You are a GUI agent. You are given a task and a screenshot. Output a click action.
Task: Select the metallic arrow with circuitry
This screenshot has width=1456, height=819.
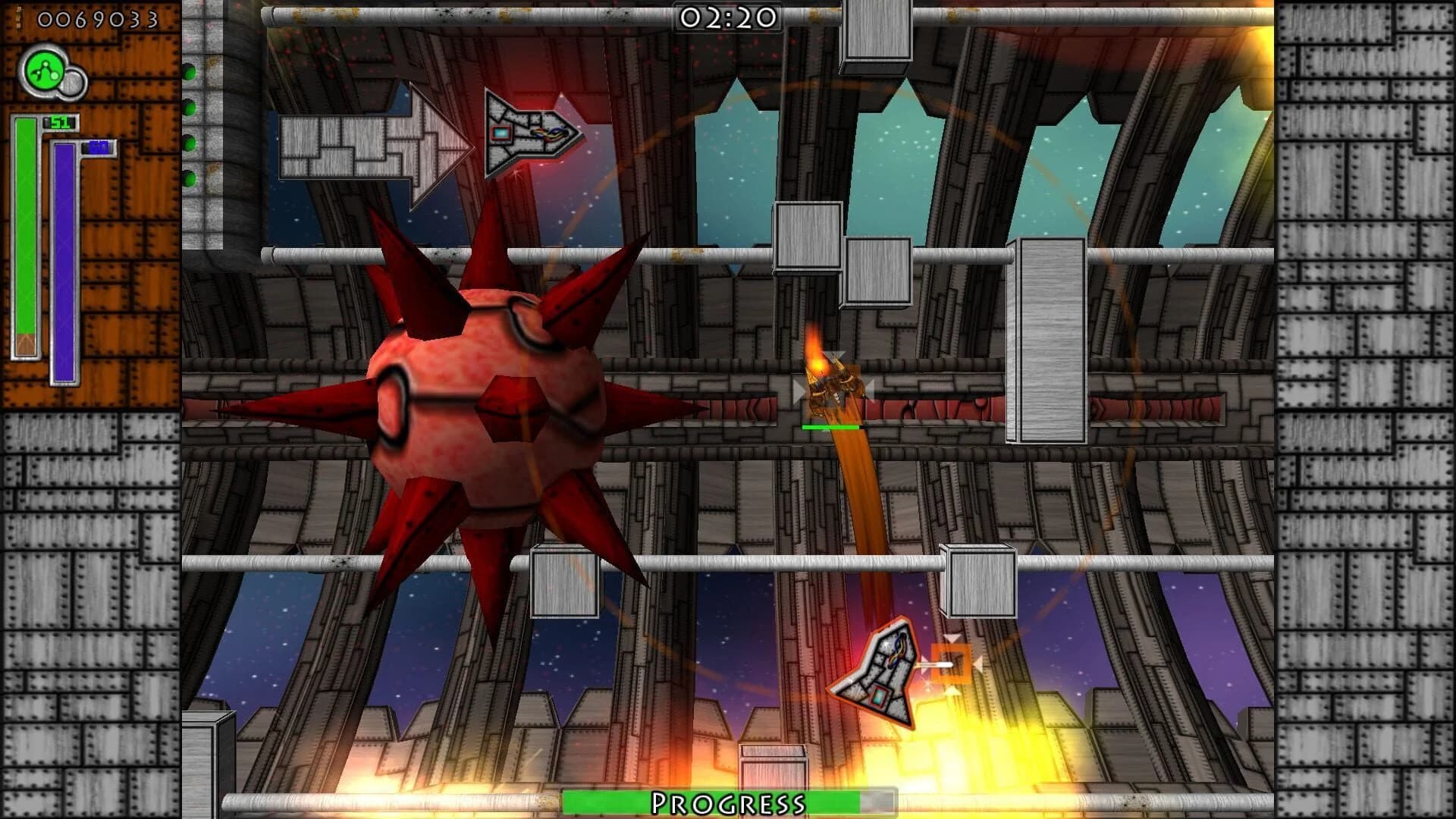coord(527,133)
